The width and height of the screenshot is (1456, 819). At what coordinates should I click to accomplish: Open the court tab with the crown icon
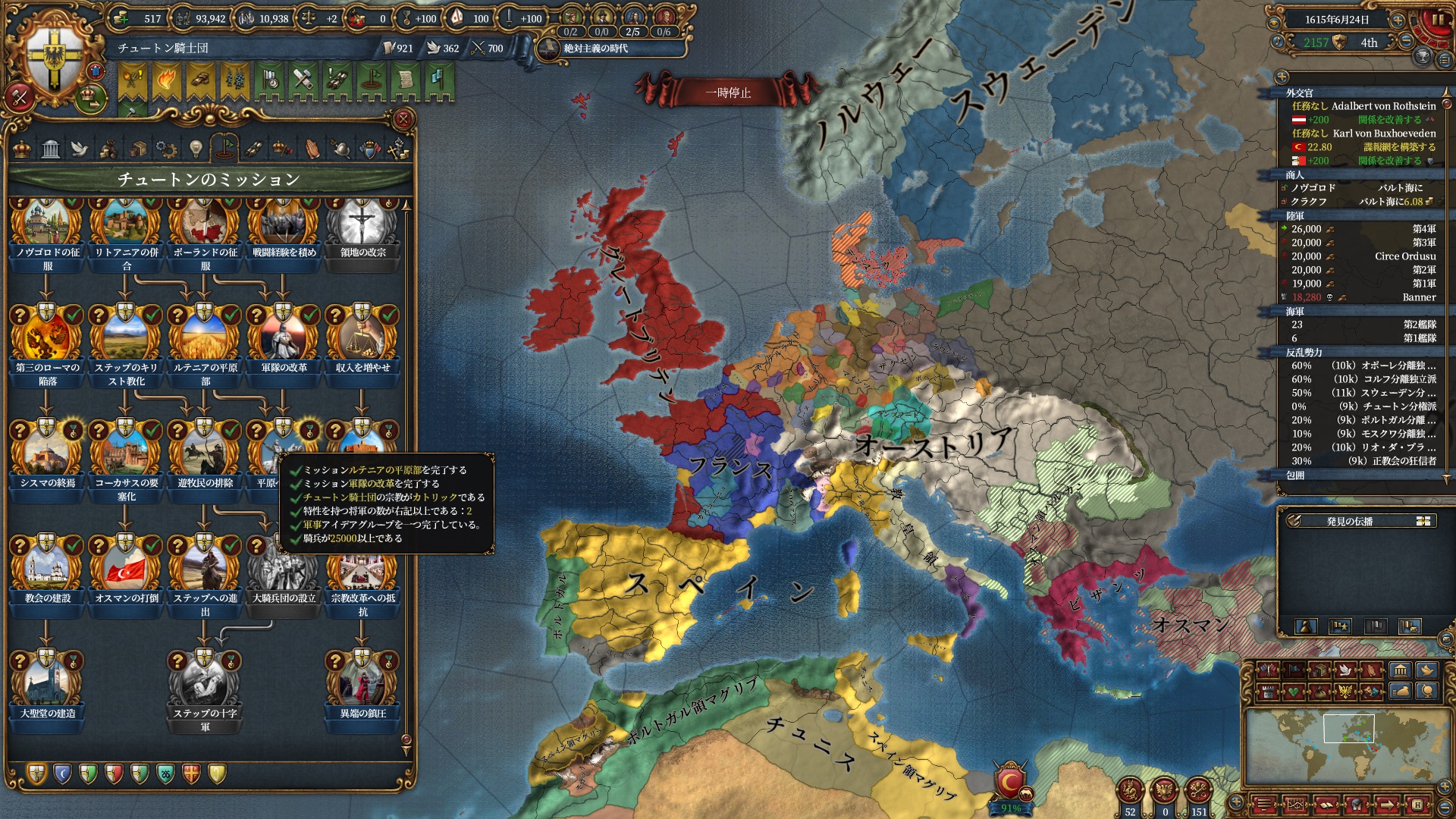pyautogui.click(x=23, y=149)
